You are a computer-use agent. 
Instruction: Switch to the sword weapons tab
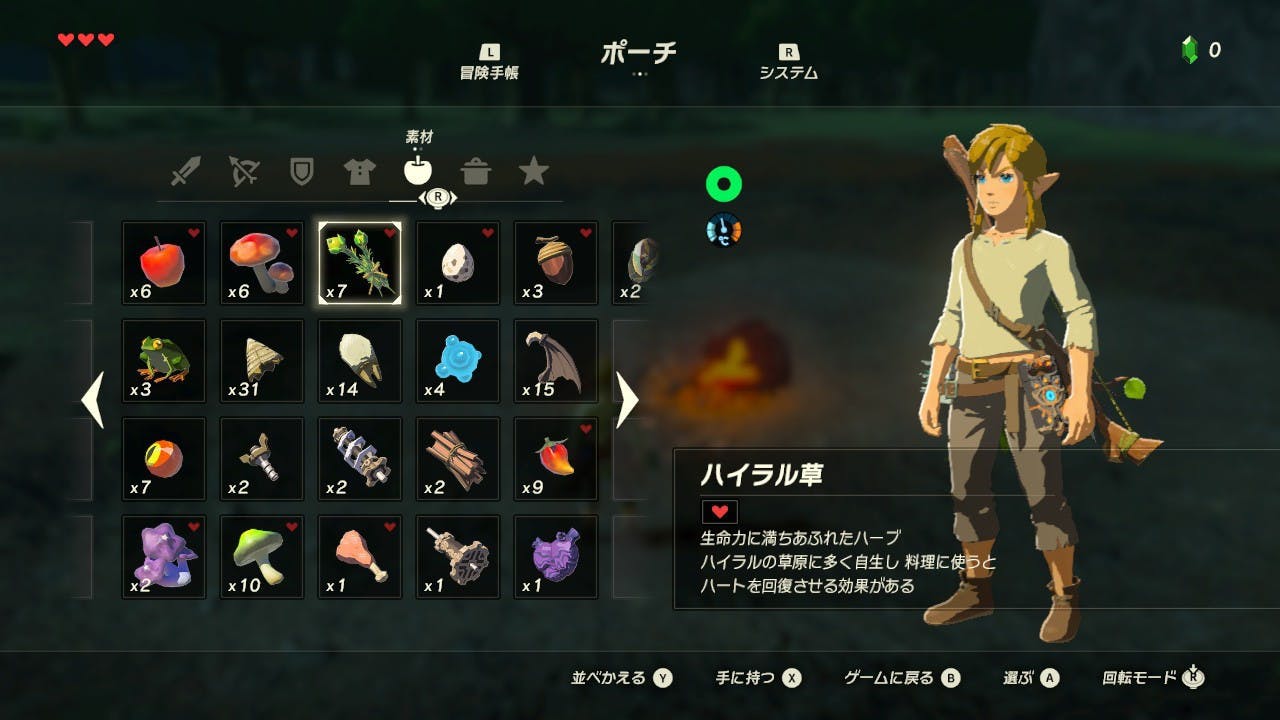pyautogui.click(x=185, y=172)
